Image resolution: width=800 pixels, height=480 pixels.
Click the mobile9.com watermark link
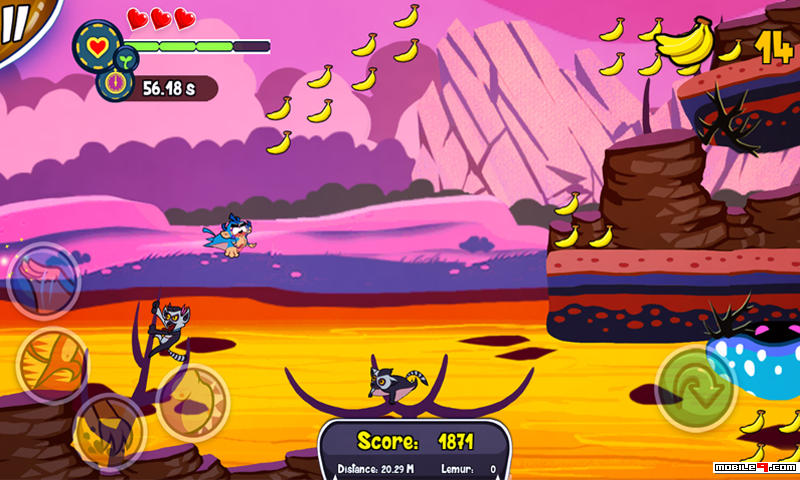tap(755, 467)
